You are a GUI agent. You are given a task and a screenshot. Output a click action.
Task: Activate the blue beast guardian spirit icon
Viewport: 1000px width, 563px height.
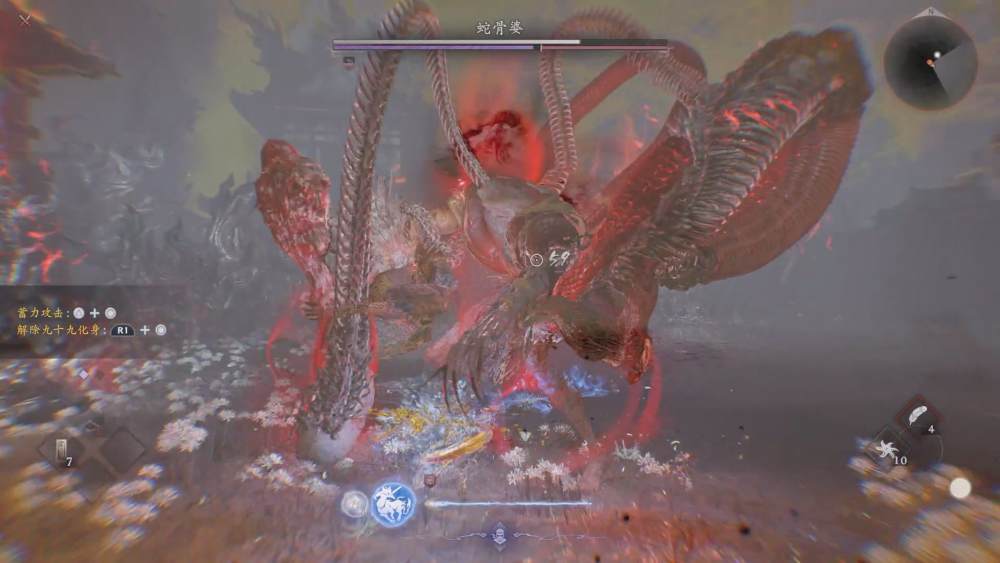click(x=392, y=503)
